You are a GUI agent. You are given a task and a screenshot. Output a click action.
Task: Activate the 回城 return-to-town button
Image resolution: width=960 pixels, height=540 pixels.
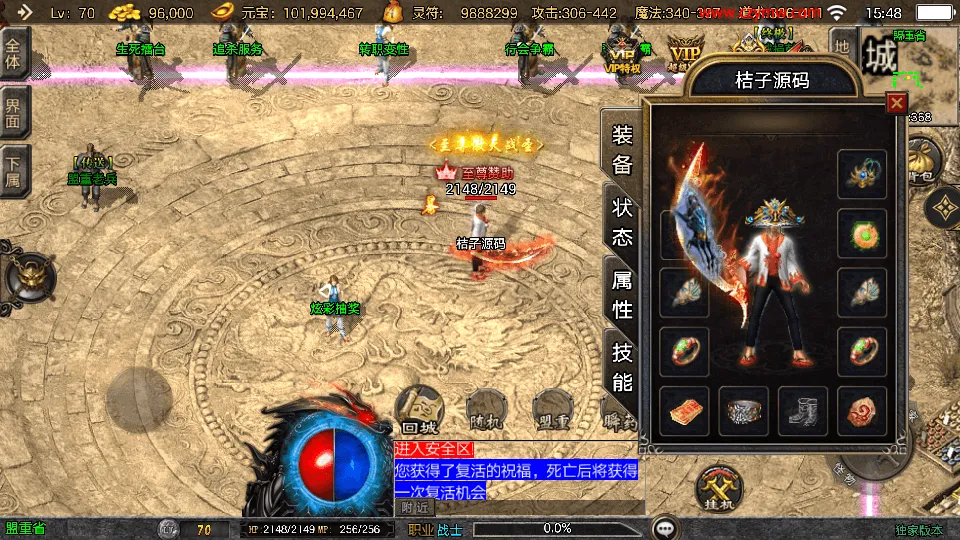click(x=419, y=408)
